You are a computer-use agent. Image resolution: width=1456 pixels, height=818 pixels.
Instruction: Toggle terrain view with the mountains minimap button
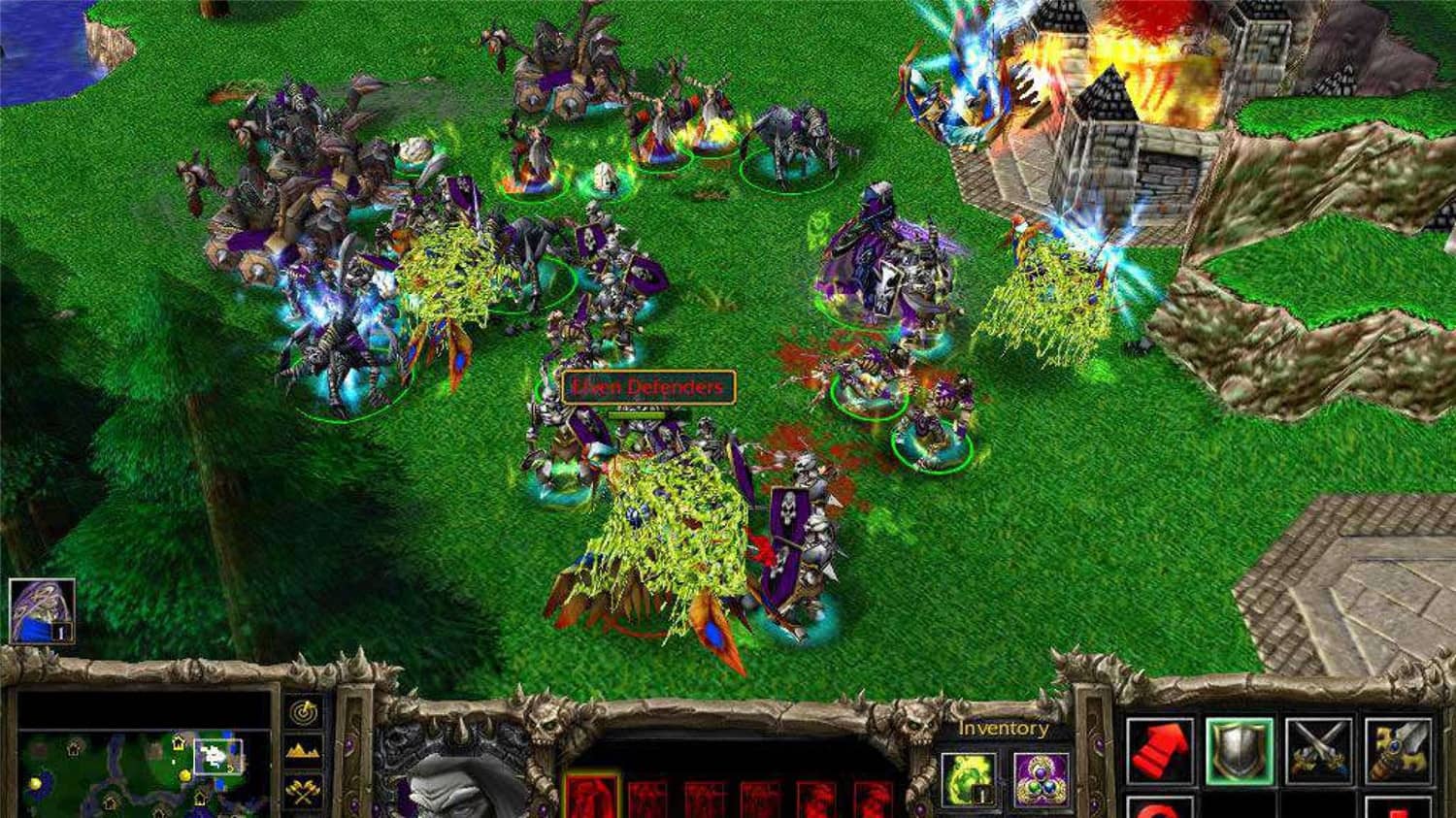301,749
